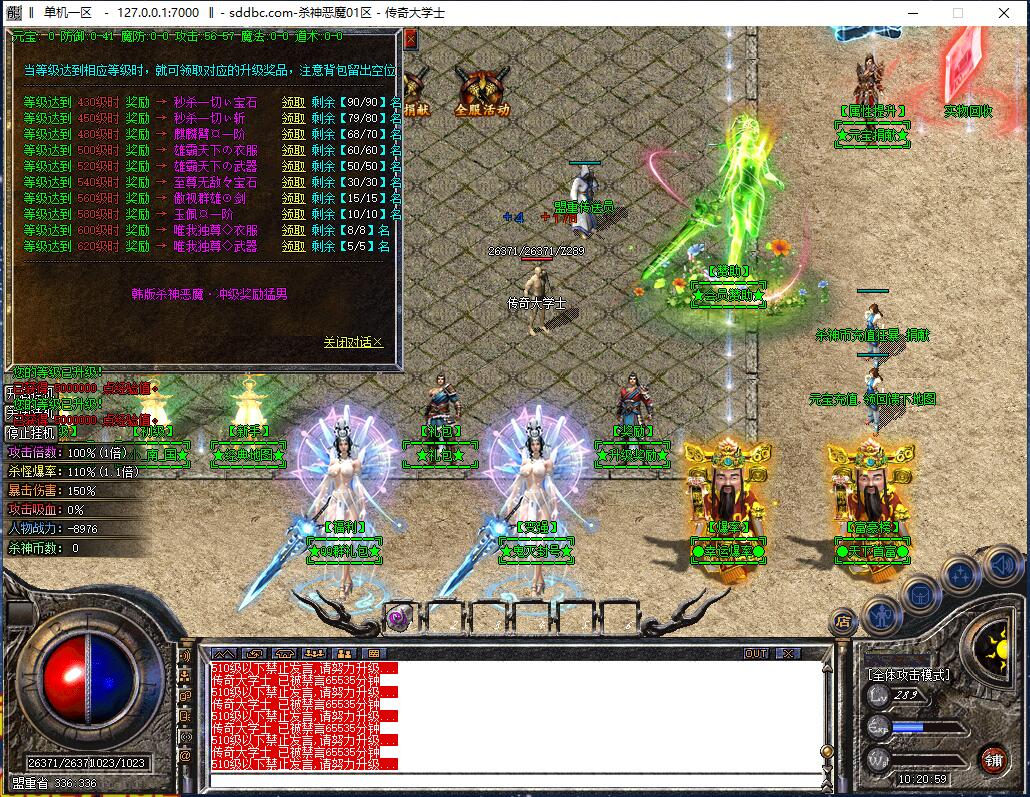
Task: Open the 全服活动 server events icon
Action: (x=482, y=92)
